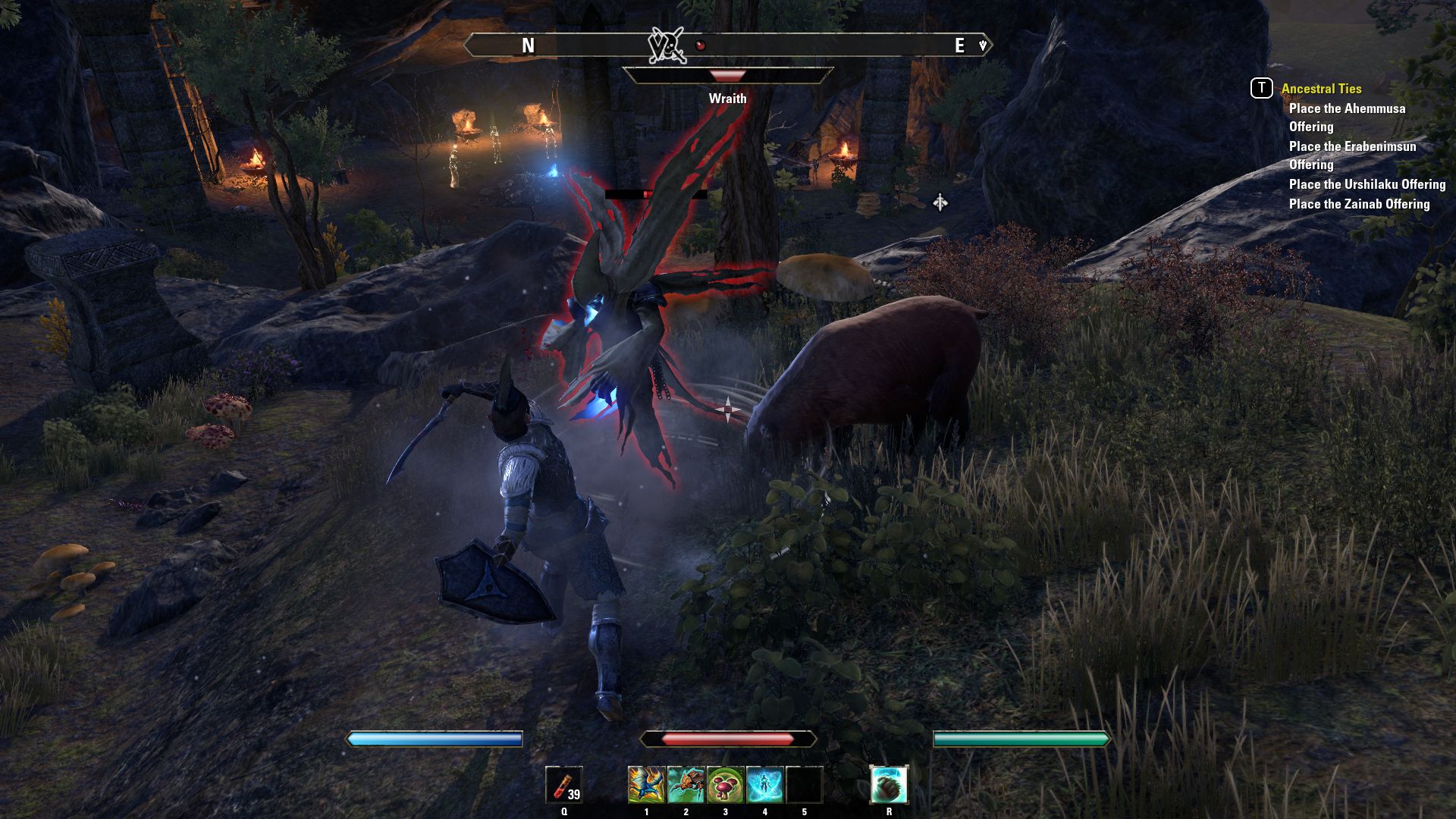This screenshot has width=1456, height=819.
Task: Cast the icy glowing figure ability
Action: pos(764,784)
